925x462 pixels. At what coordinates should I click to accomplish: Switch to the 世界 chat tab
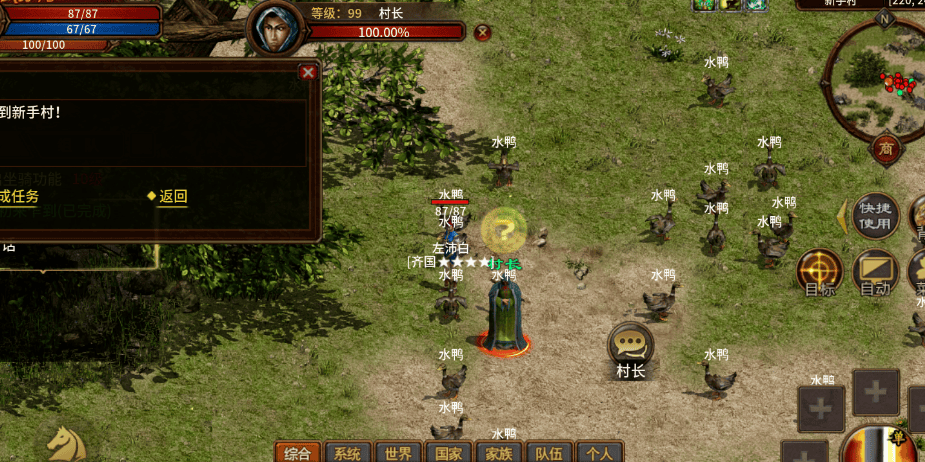(398, 452)
